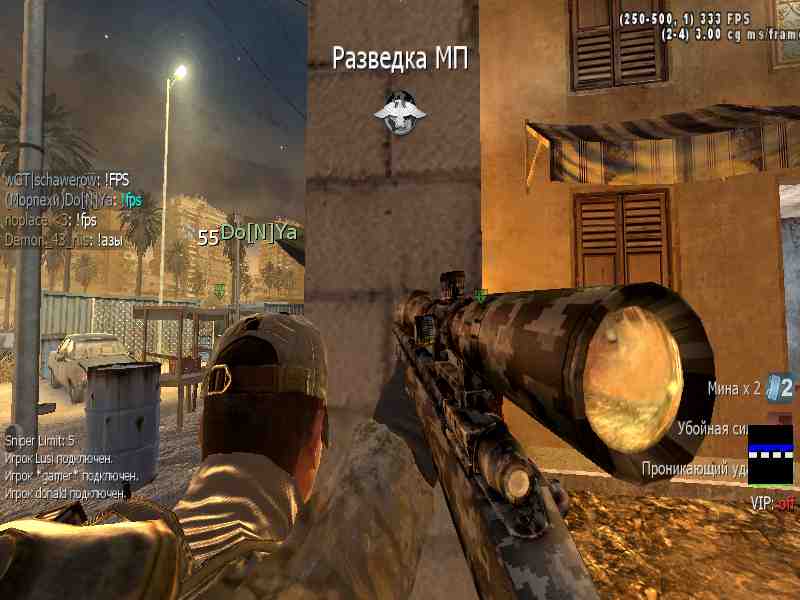Image resolution: width=800 pixels, height=600 pixels.
Task: Click the Убойная сила perk label
Action: pos(712,428)
